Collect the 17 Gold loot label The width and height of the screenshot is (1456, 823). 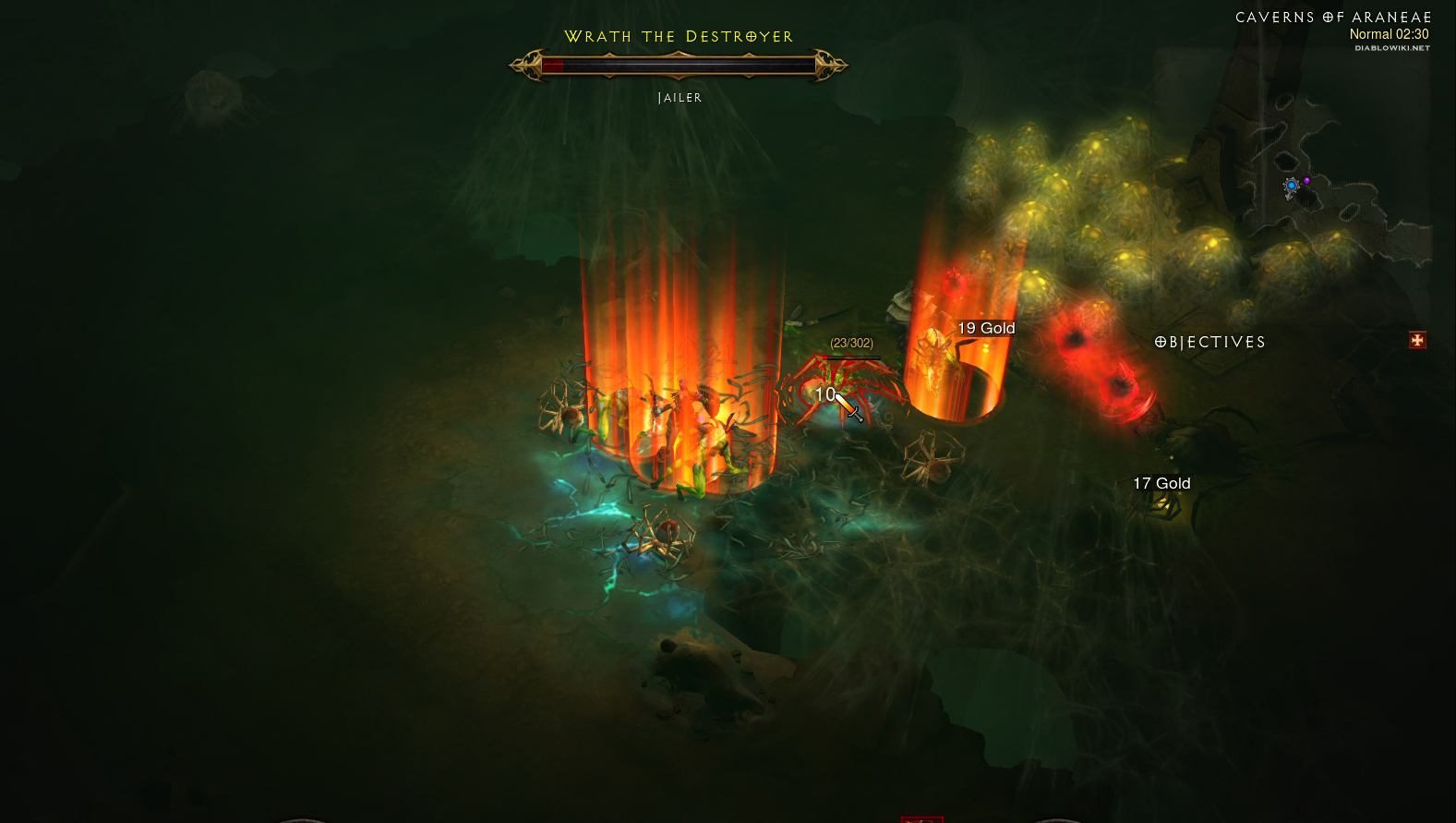click(x=1161, y=484)
